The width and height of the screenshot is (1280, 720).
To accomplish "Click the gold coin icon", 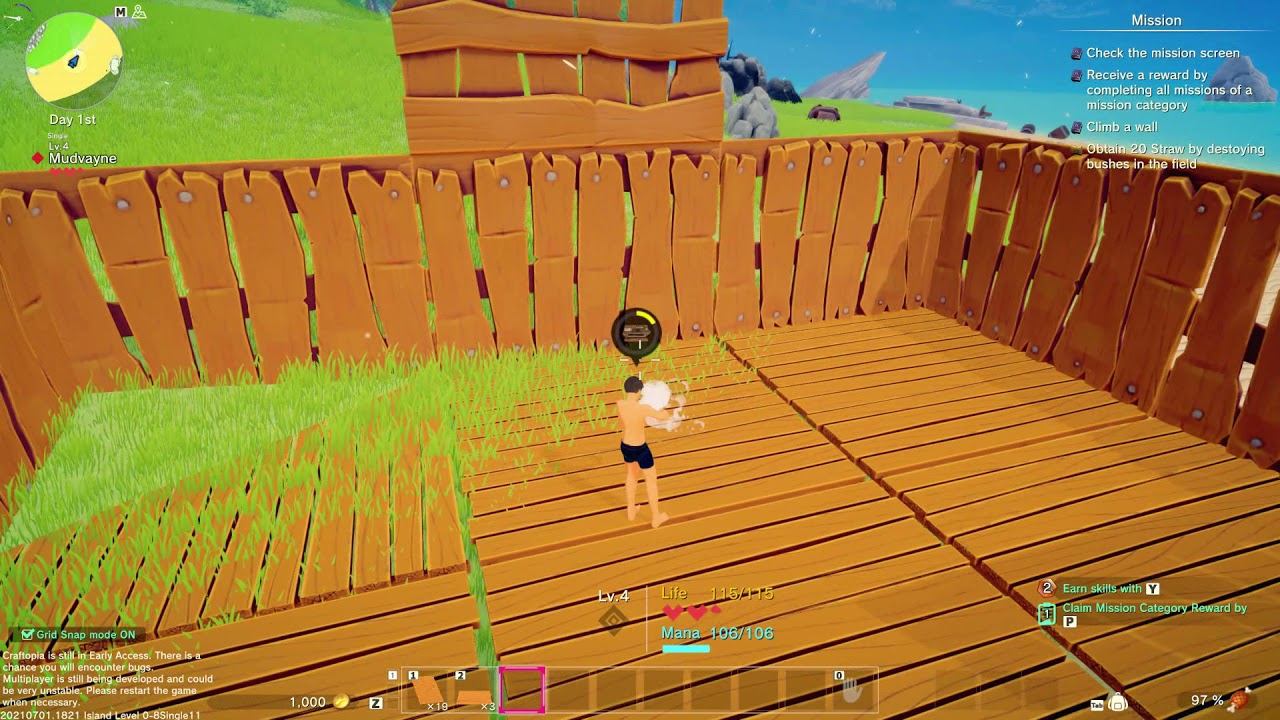I will click(x=341, y=702).
